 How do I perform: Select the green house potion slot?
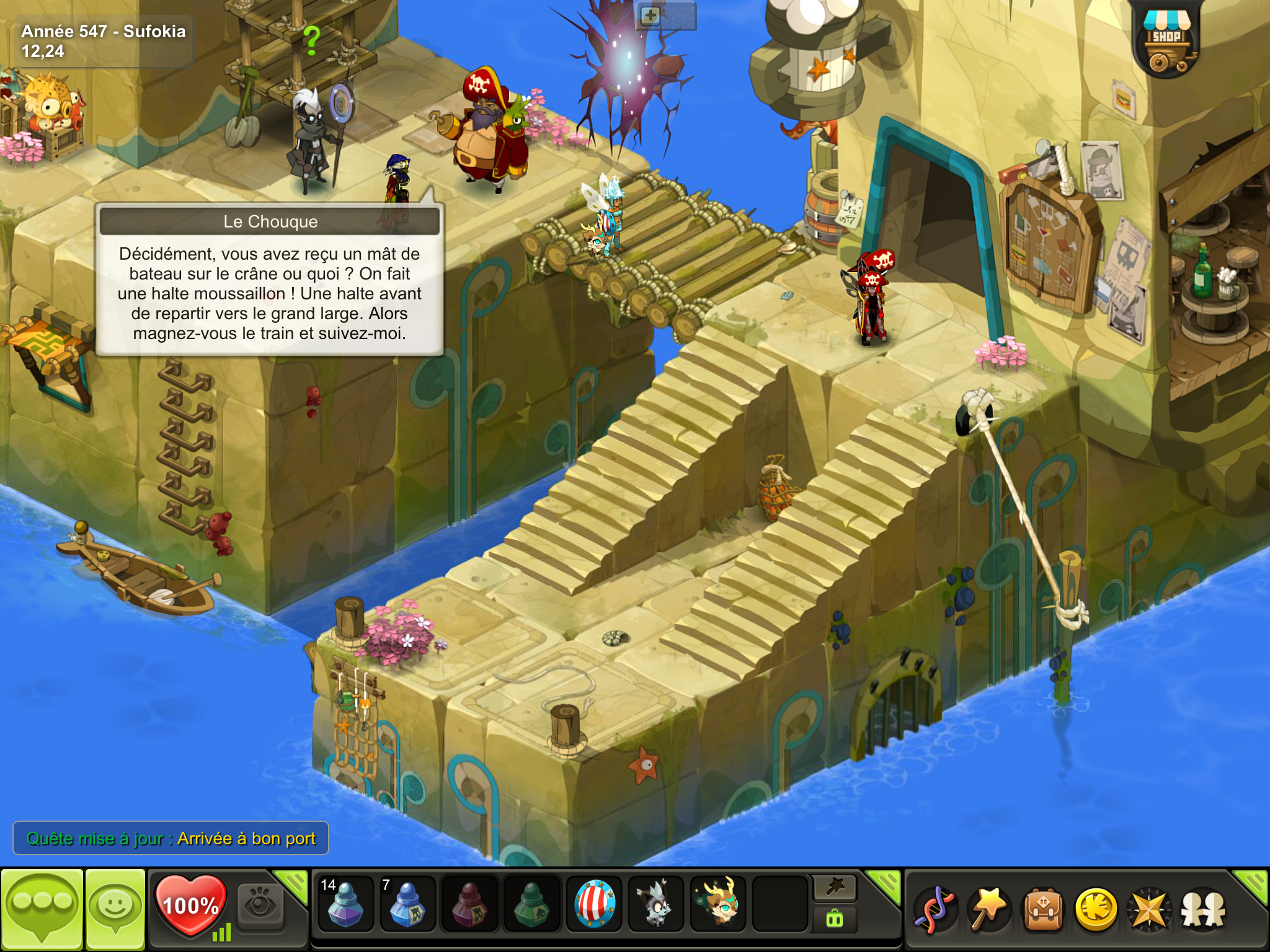tap(531, 904)
